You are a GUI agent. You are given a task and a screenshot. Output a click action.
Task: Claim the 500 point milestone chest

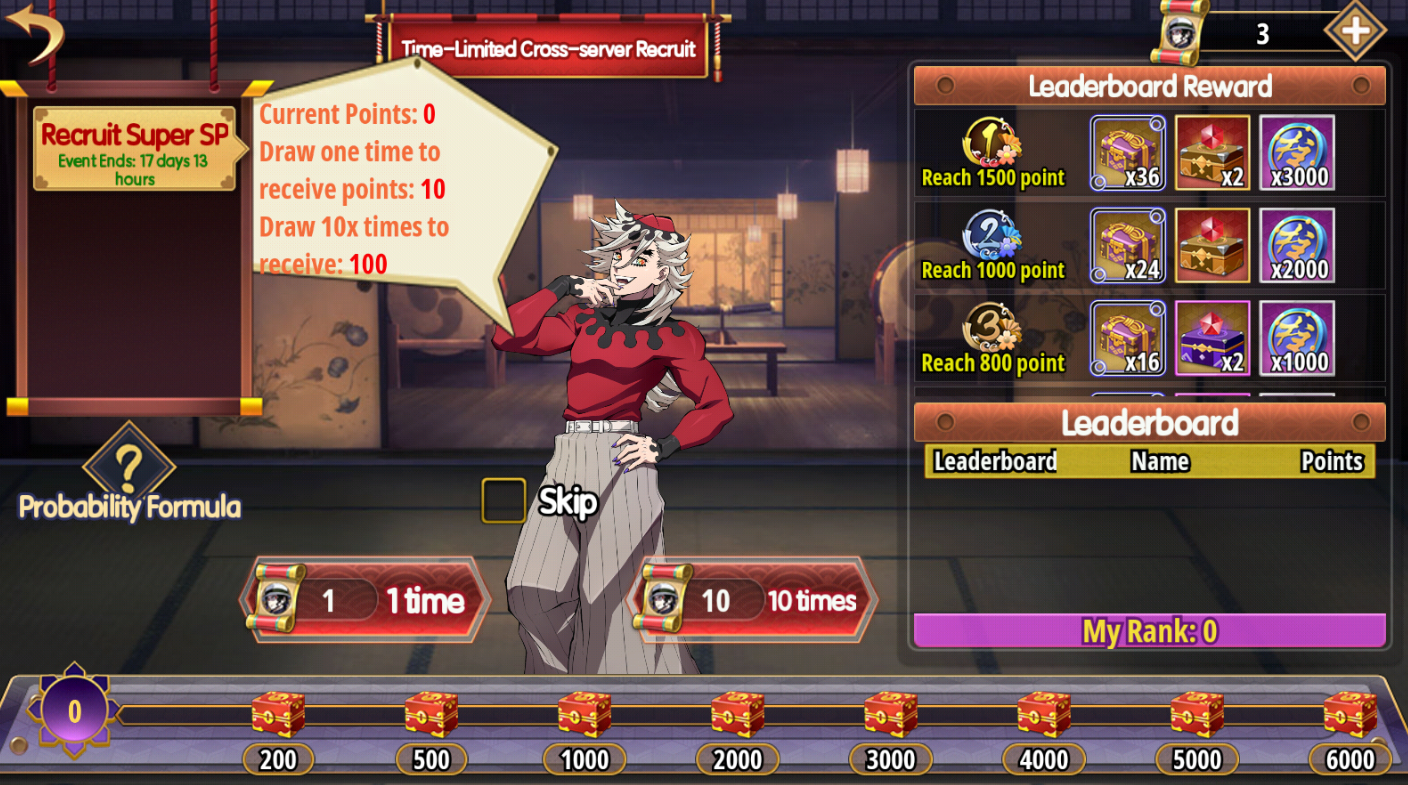[431, 715]
